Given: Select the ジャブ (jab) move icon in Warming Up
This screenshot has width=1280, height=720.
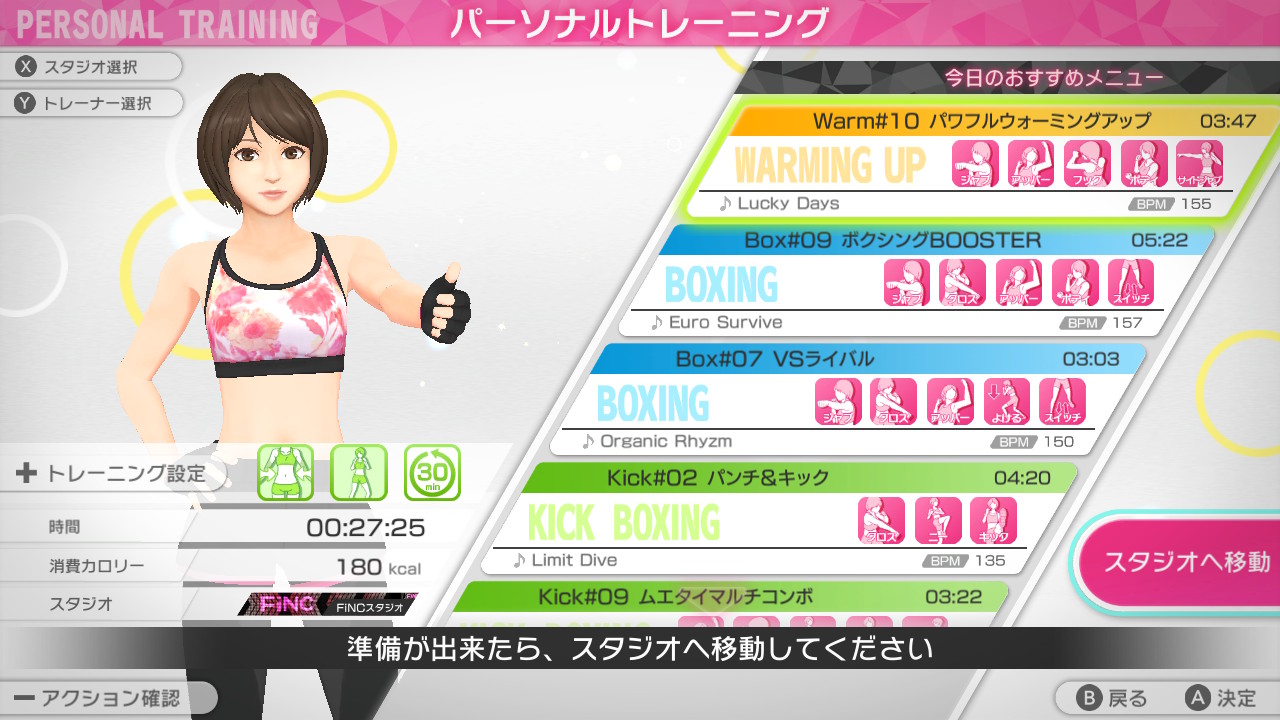Looking at the screenshot, I should (x=973, y=163).
